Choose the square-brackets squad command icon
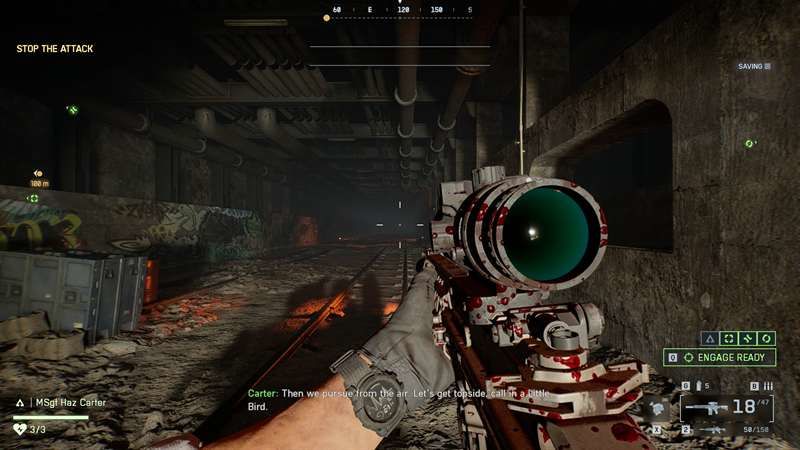The image size is (800, 450). (729, 339)
